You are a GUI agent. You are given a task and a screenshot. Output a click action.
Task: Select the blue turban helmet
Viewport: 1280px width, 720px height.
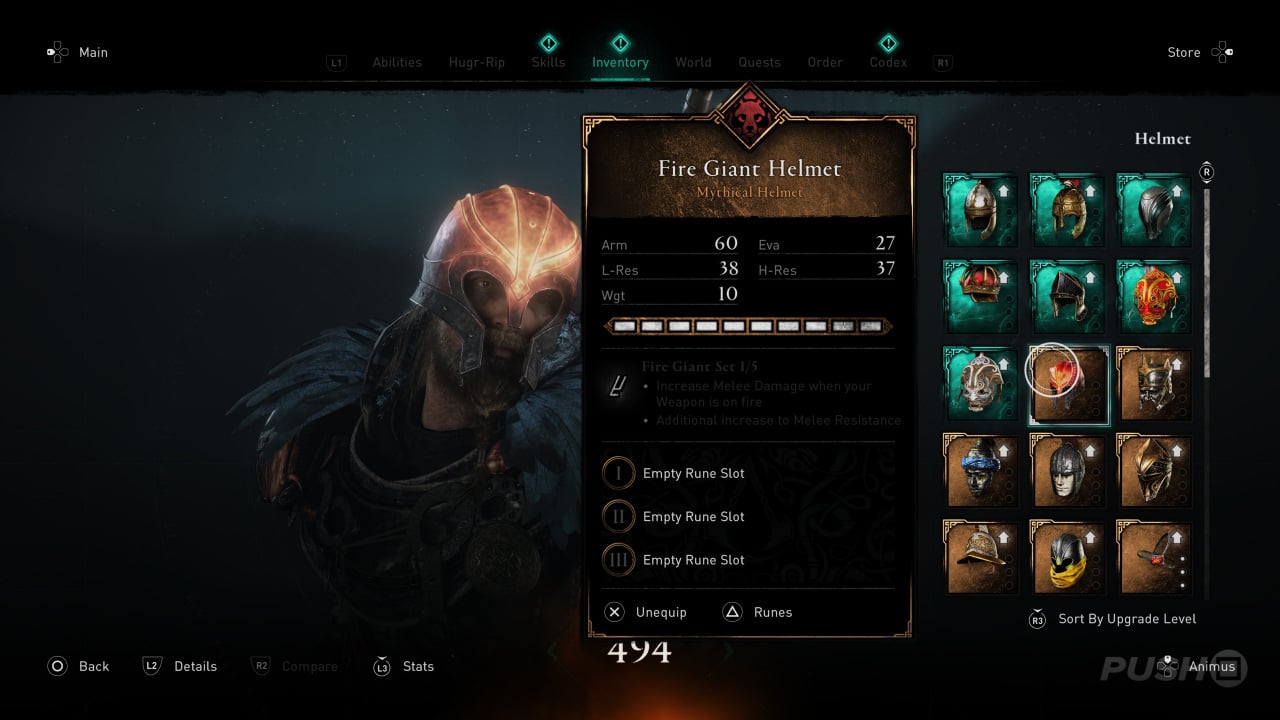pyautogui.click(x=981, y=470)
